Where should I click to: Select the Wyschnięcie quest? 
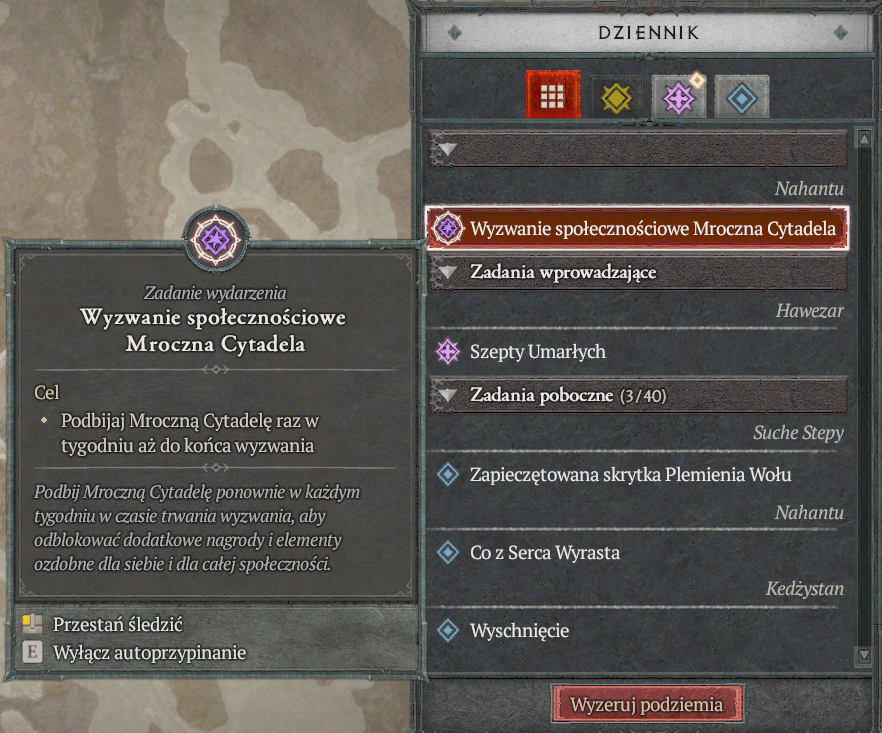pyautogui.click(x=520, y=631)
